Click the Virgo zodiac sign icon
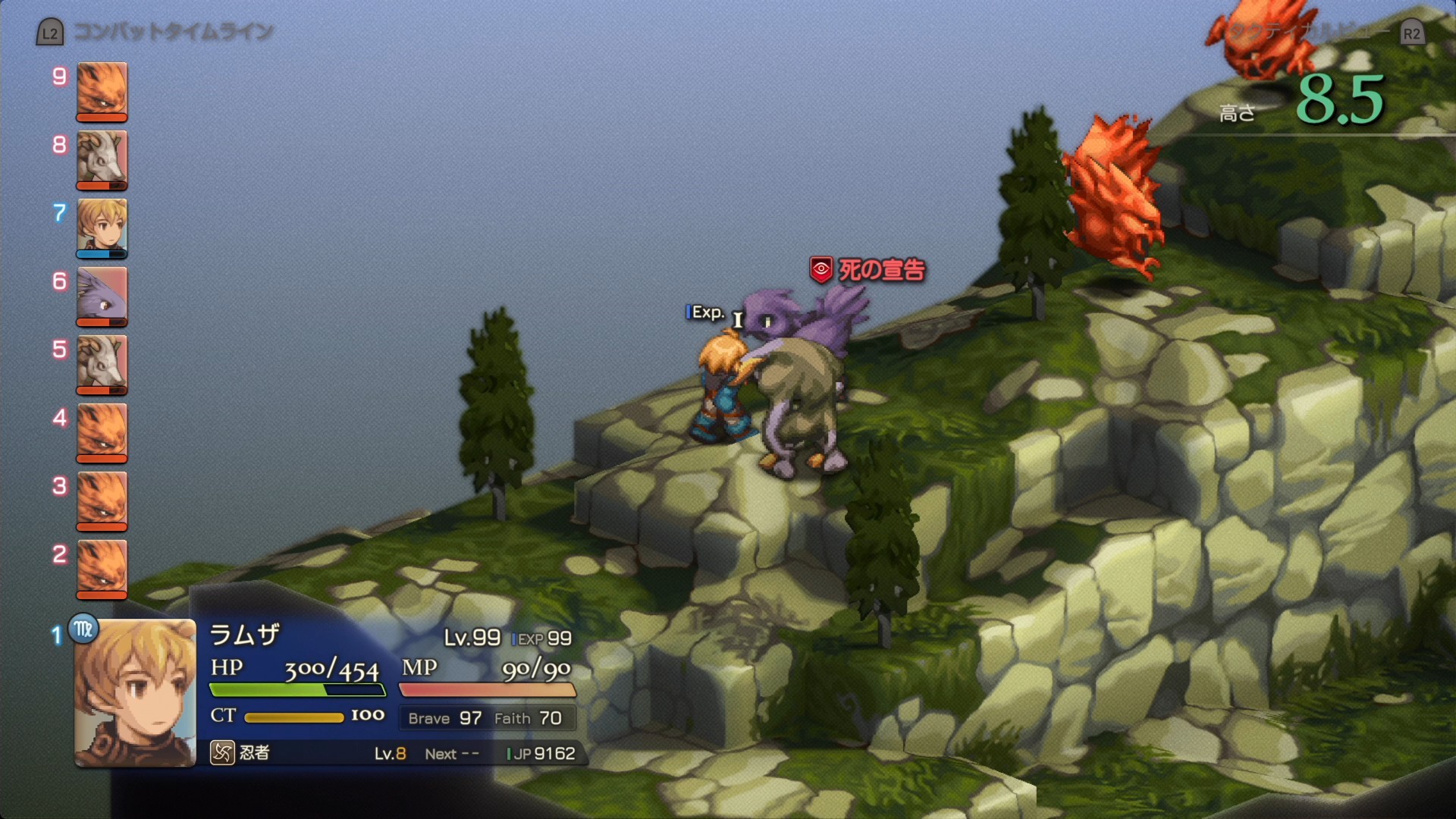The width and height of the screenshot is (1456, 819). point(83,629)
